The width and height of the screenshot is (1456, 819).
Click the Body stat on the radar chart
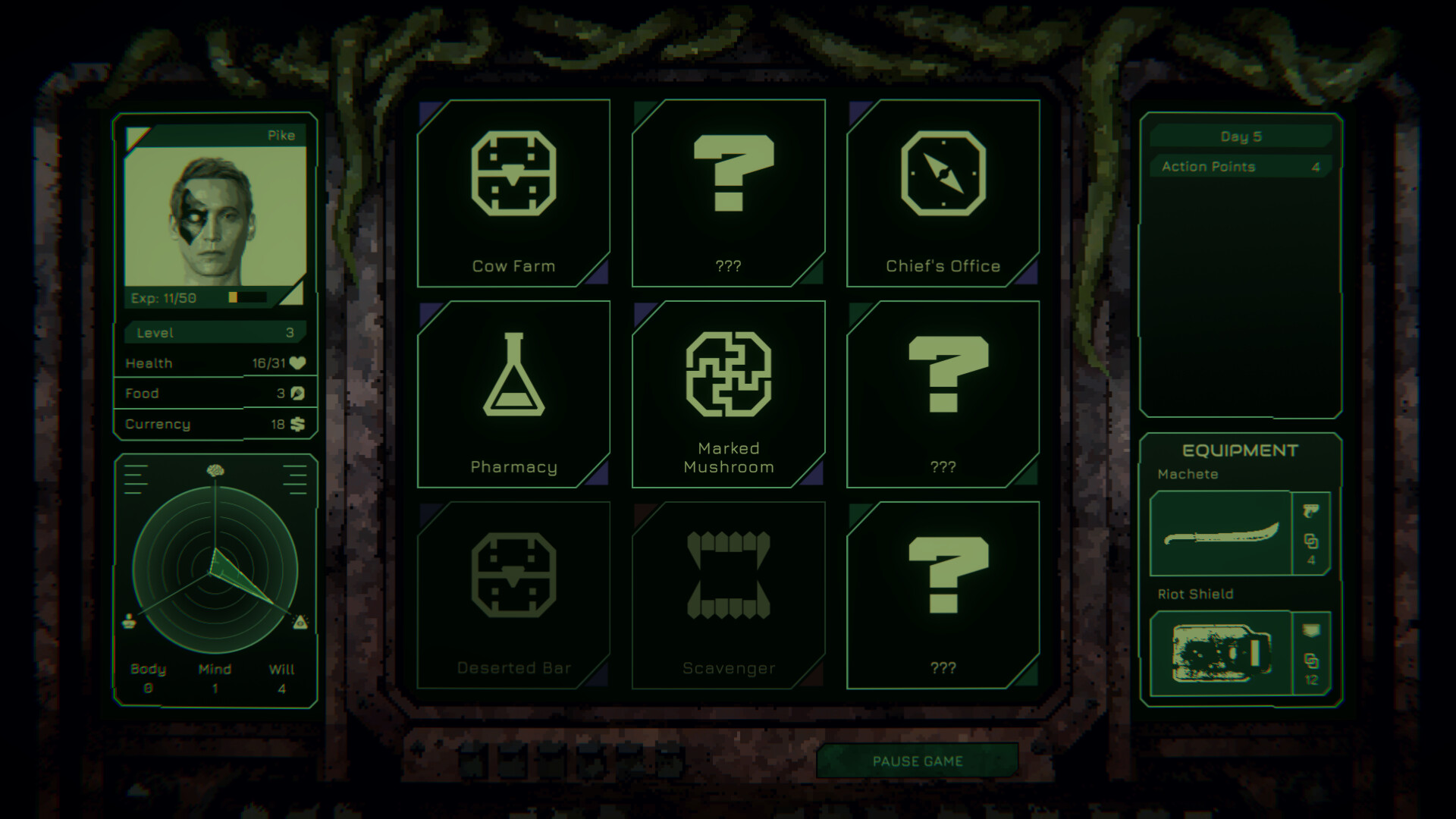coord(146,669)
